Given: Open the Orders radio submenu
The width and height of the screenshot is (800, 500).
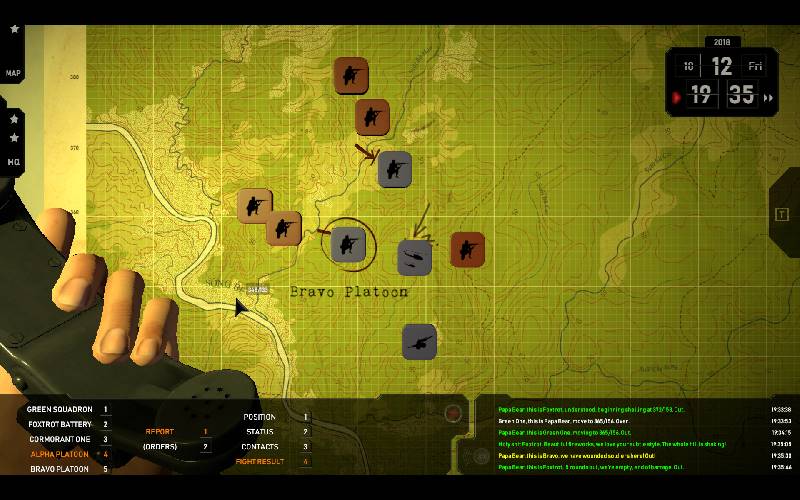Looking at the screenshot, I should click(160, 447).
